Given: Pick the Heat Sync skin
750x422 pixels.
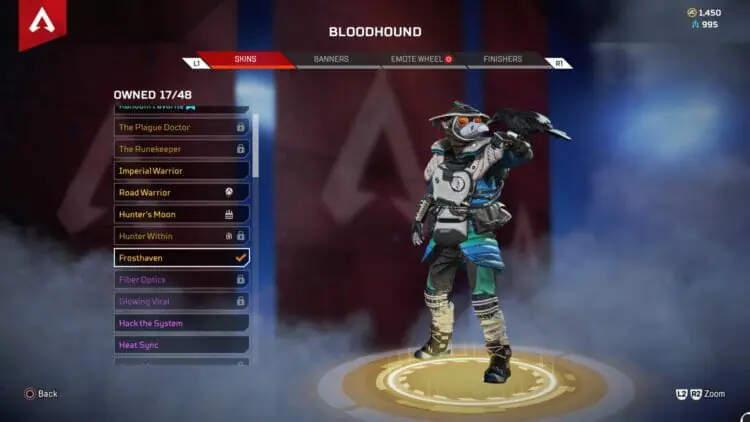Looking at the screenshot, I should pyautogui.click(x=181, y=345).
